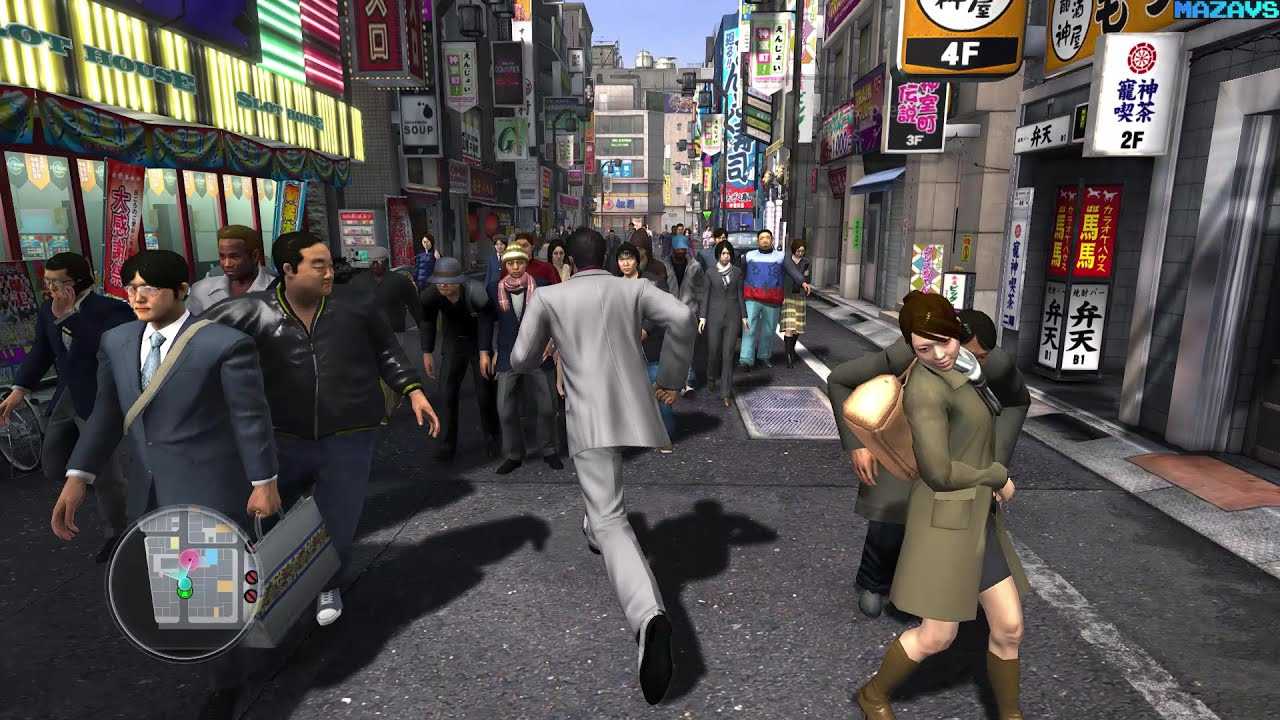Click the green marker on the minimap
The image size is (1280, 720).
coord(184,591)
